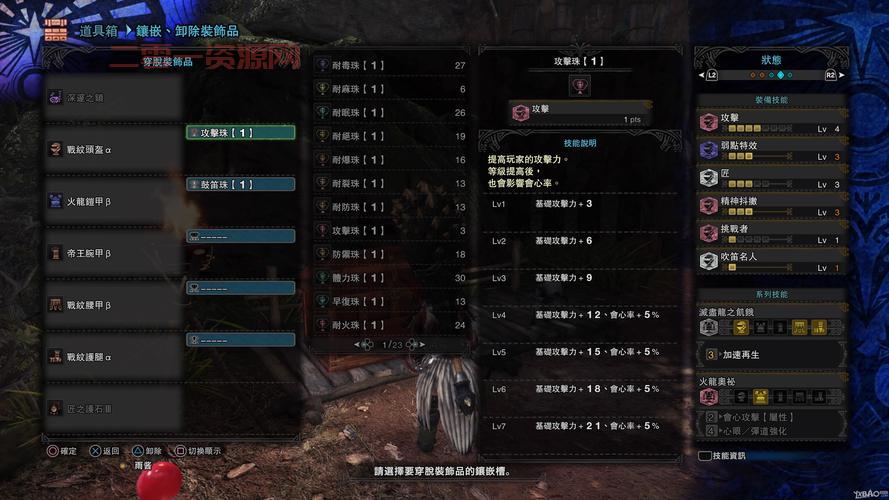Select the 深邃之鎖 weapon row

tap(112, 97)
